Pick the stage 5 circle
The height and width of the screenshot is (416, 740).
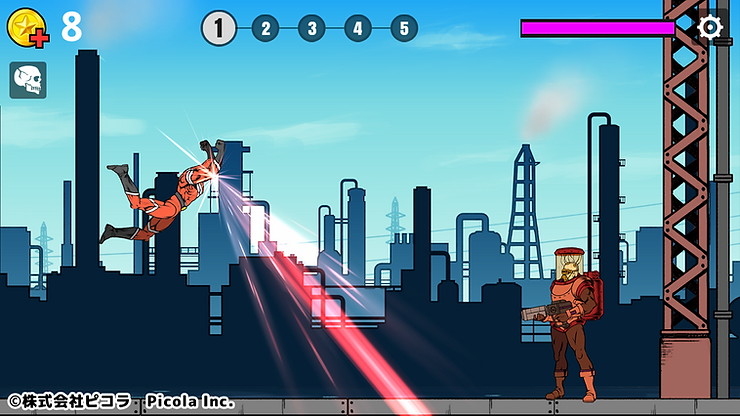point(403,28)
